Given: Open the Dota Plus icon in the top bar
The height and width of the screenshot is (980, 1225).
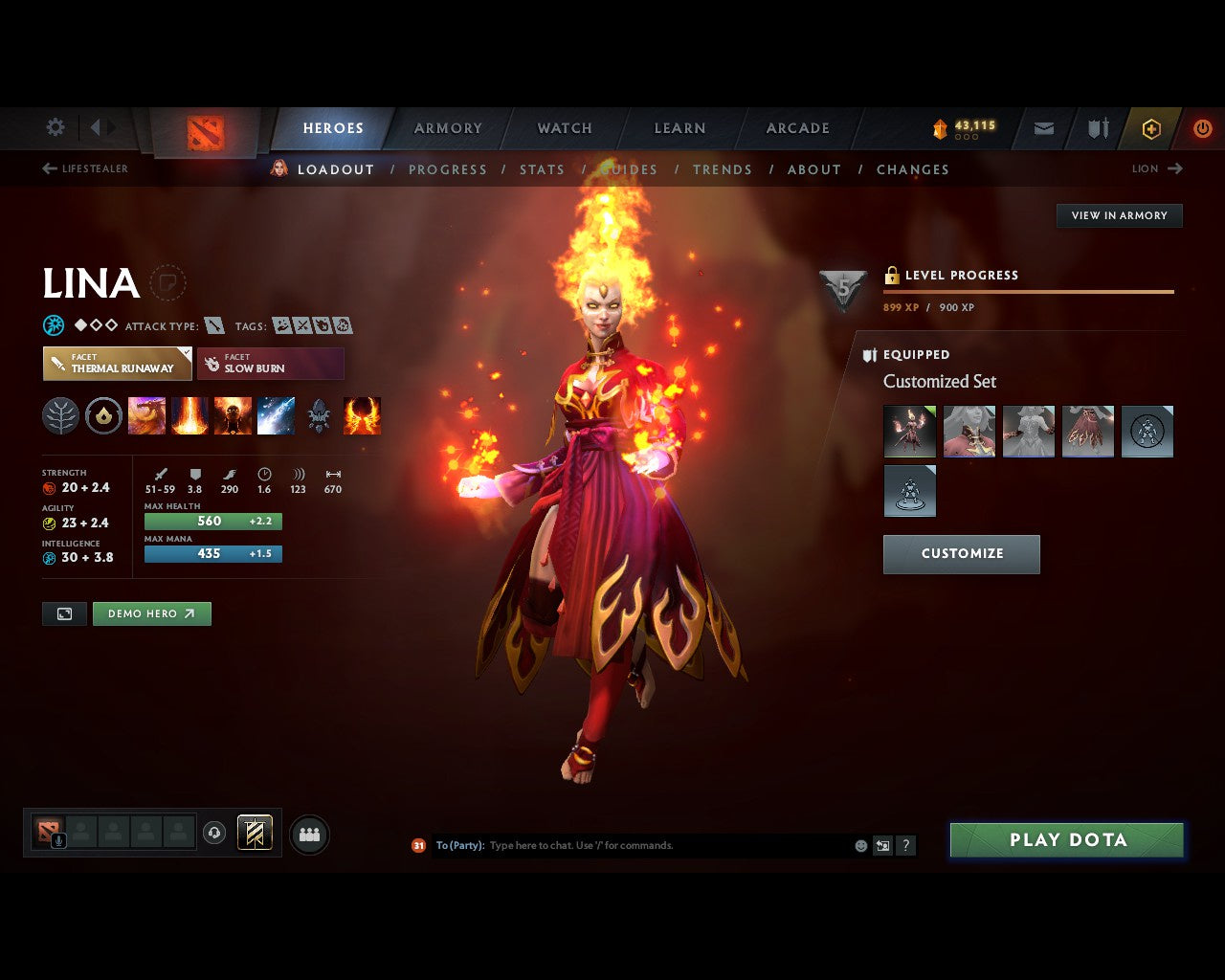Looking at the screenshot, I should tap(1151, 129).
